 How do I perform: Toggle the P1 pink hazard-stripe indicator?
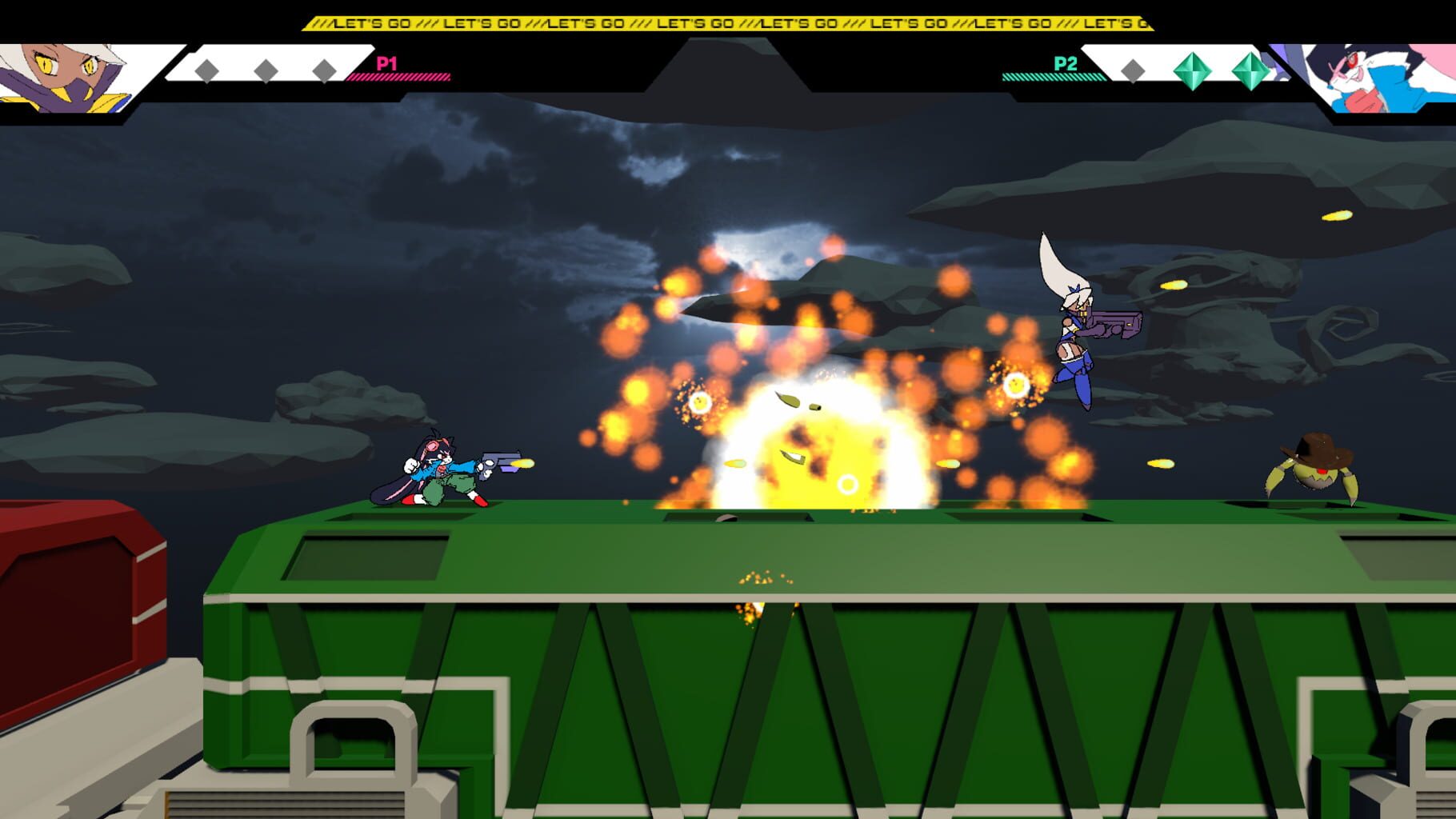click(x=400, y=78)
